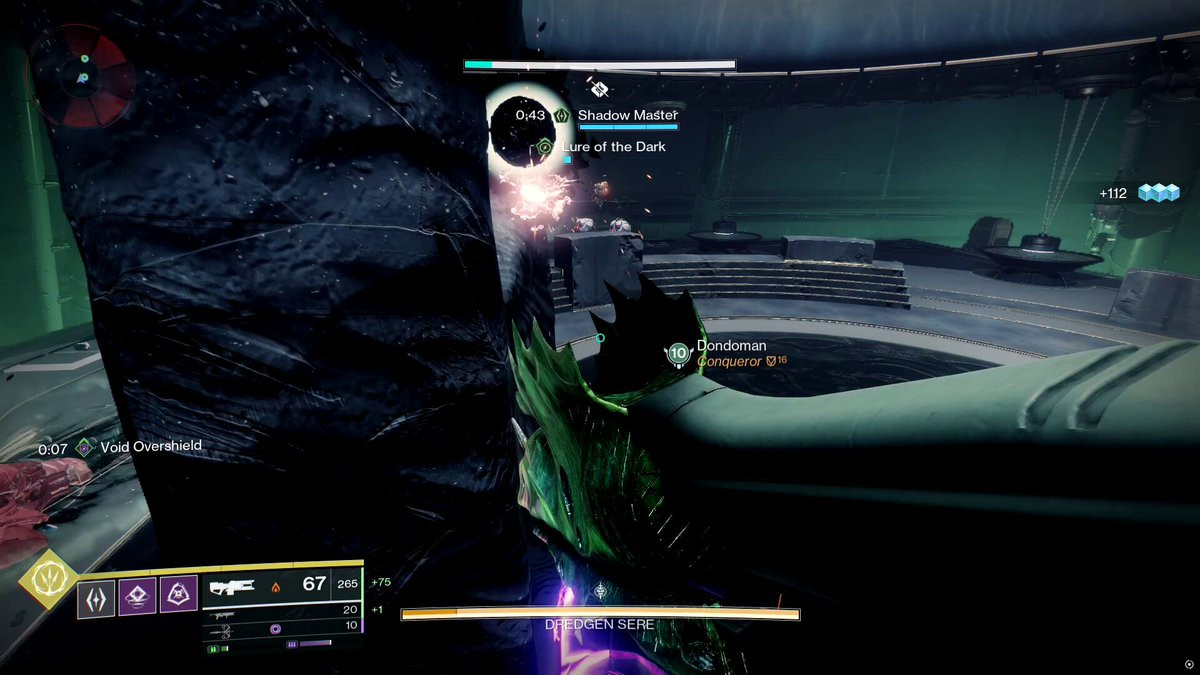Select Dondoman's level 10 player nameplate
This screenshot has height=675, width=1200.
click(x=679, y=352)
